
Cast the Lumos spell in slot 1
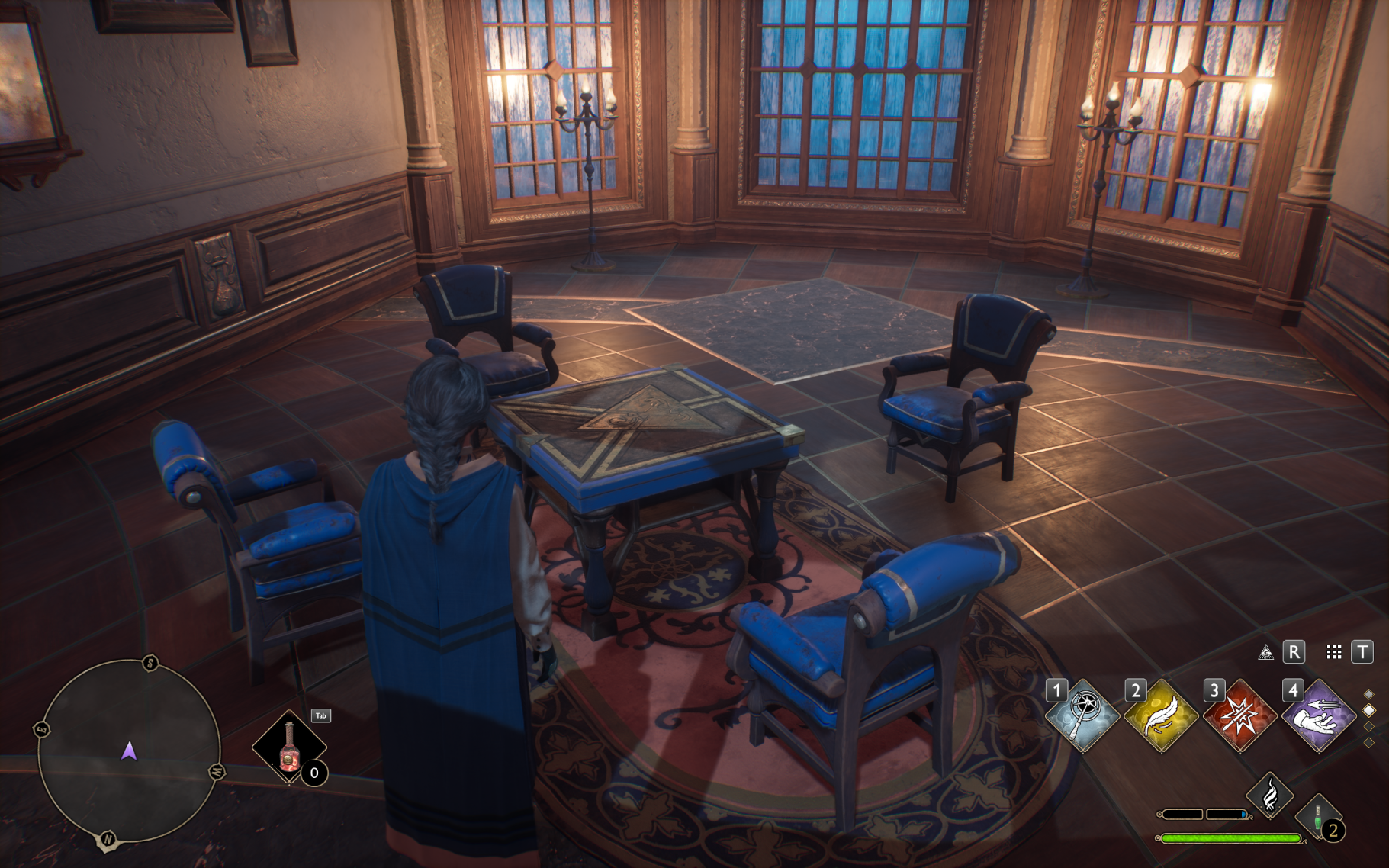[x=1083, y=715]
